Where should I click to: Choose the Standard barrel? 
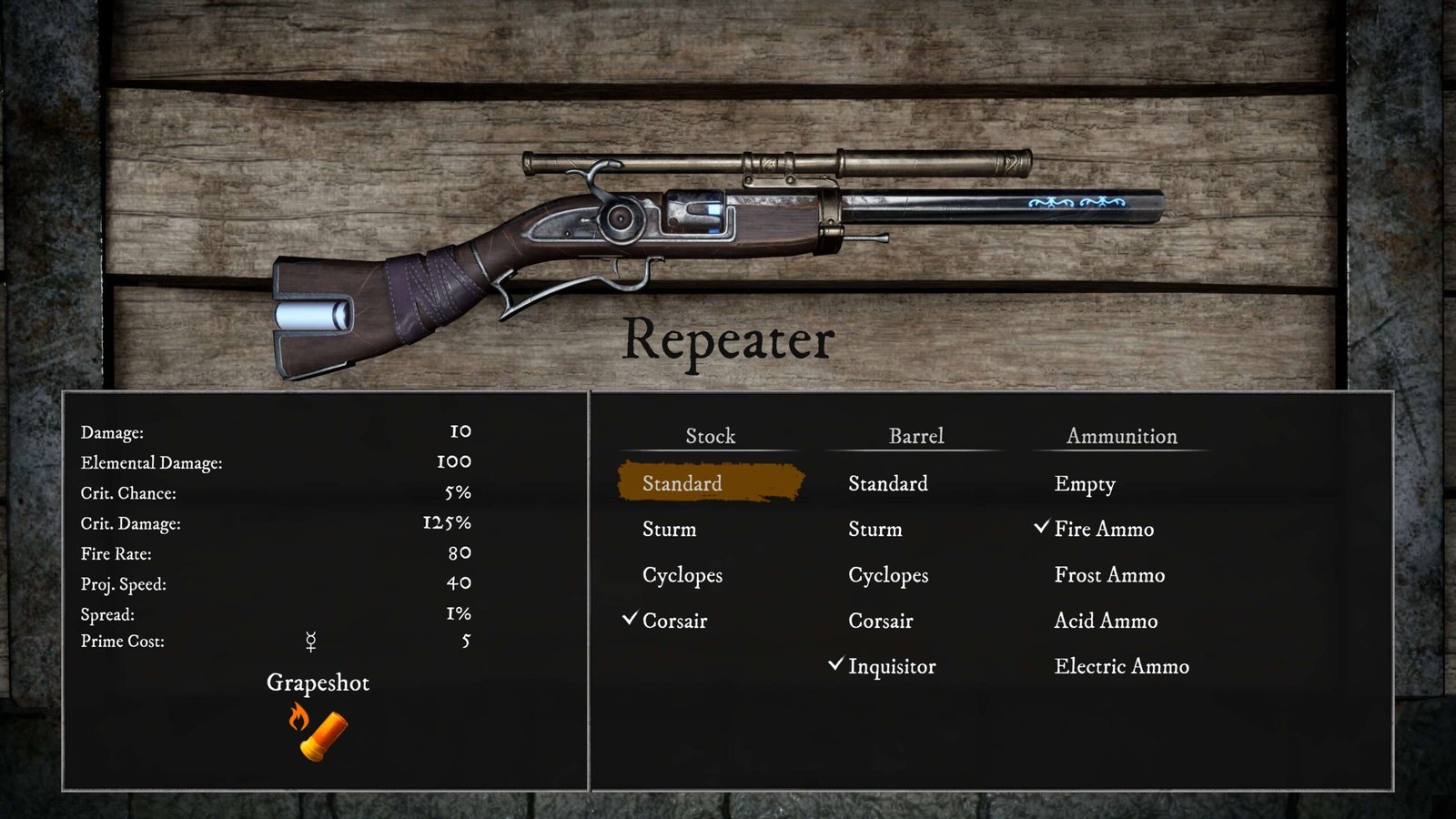(888, 483)
